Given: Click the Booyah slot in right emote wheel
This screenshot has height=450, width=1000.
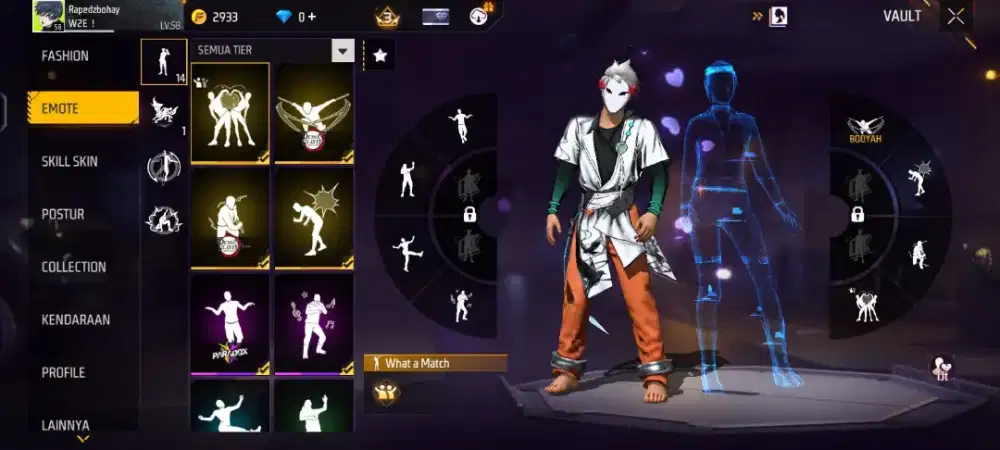Looking at the screenshot, I should (x=865, y=127).
